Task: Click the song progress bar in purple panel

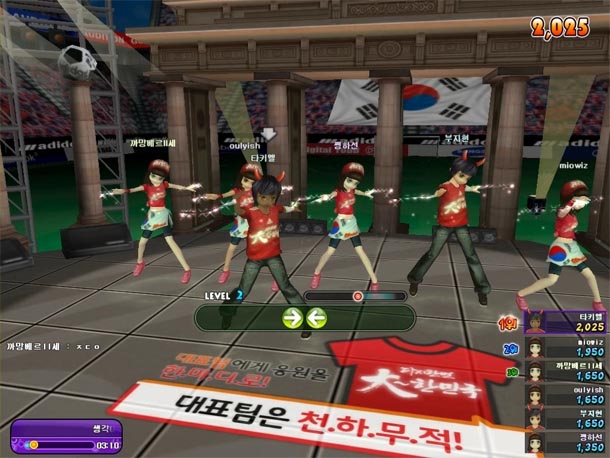Action: click(x=59, y=444)
